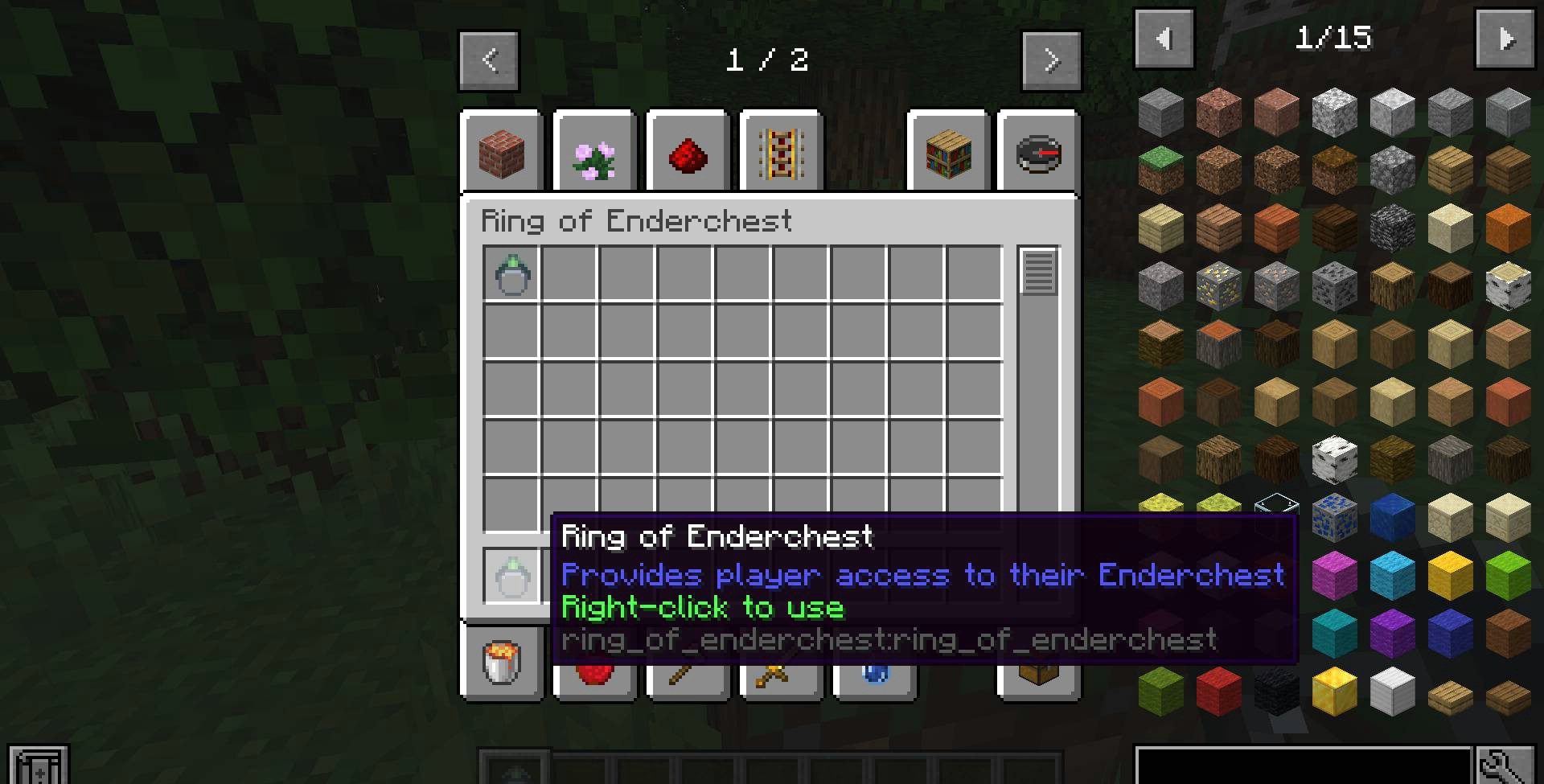Select the grass block in item list
This screenshot has width=1544, height=784.
[x=1161, y=170]
